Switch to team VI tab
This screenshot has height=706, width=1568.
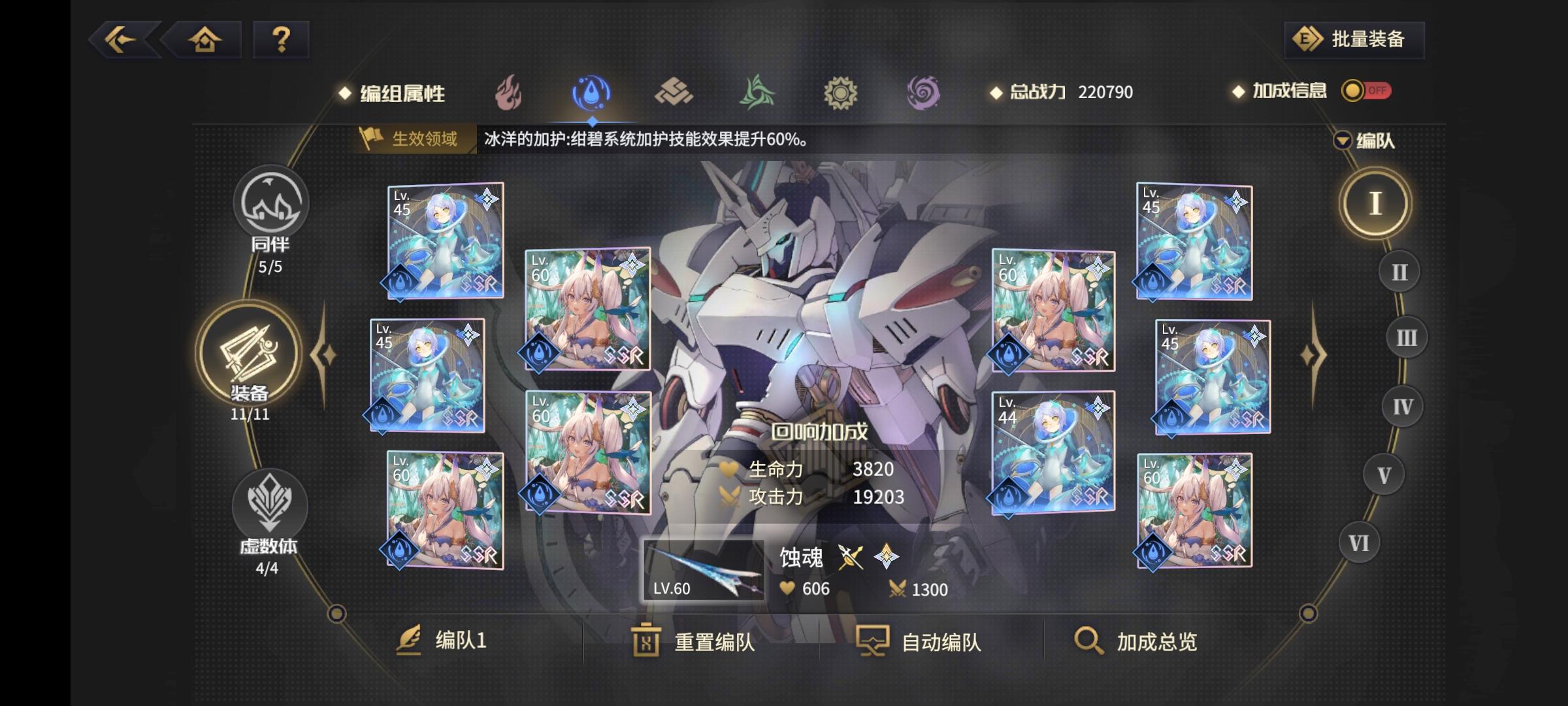[x=1360, y=541]
